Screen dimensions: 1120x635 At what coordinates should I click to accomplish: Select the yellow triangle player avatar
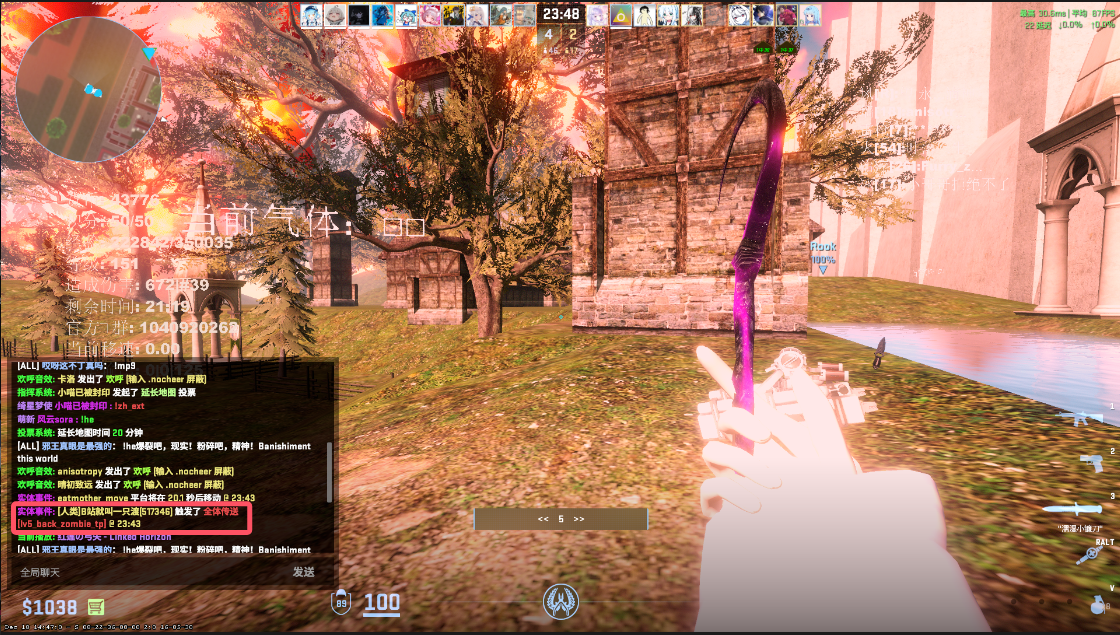click(x=620, y=14)
